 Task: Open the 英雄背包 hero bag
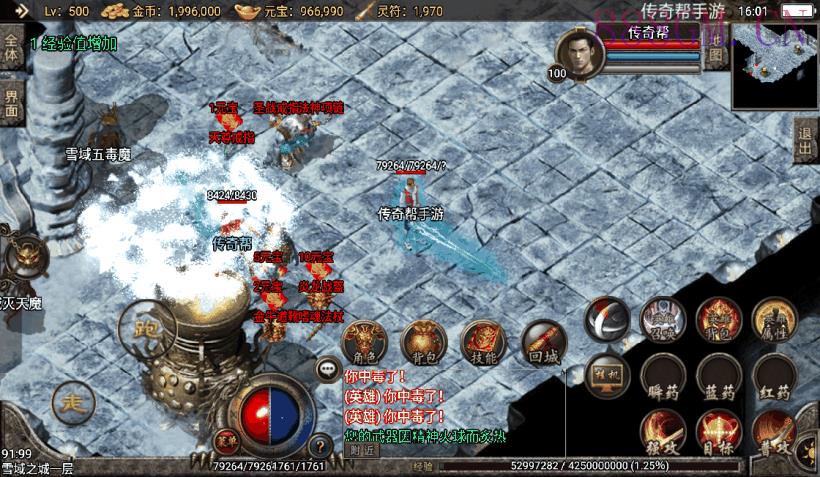(x=719, y=318)
